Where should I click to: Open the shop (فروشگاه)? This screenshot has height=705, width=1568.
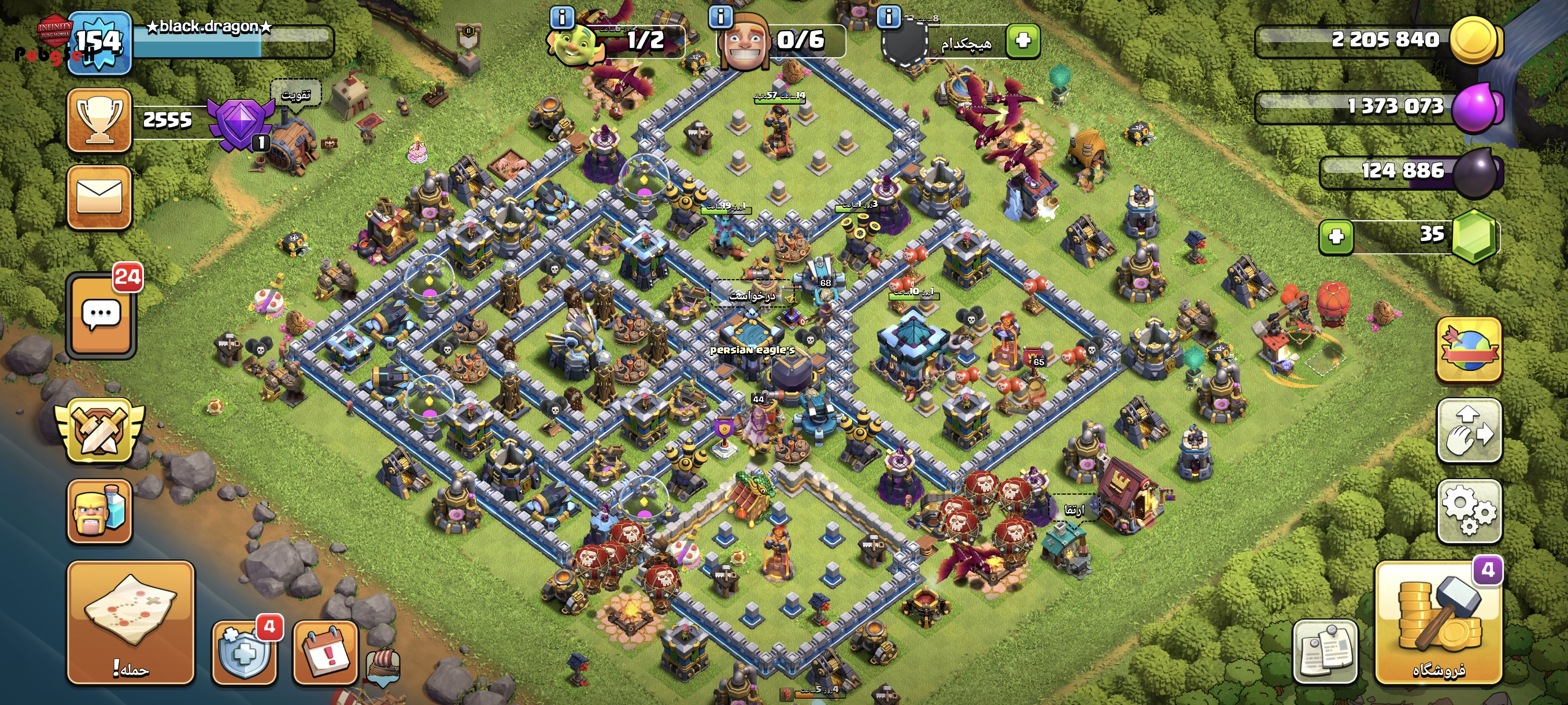coord(1437,623)
